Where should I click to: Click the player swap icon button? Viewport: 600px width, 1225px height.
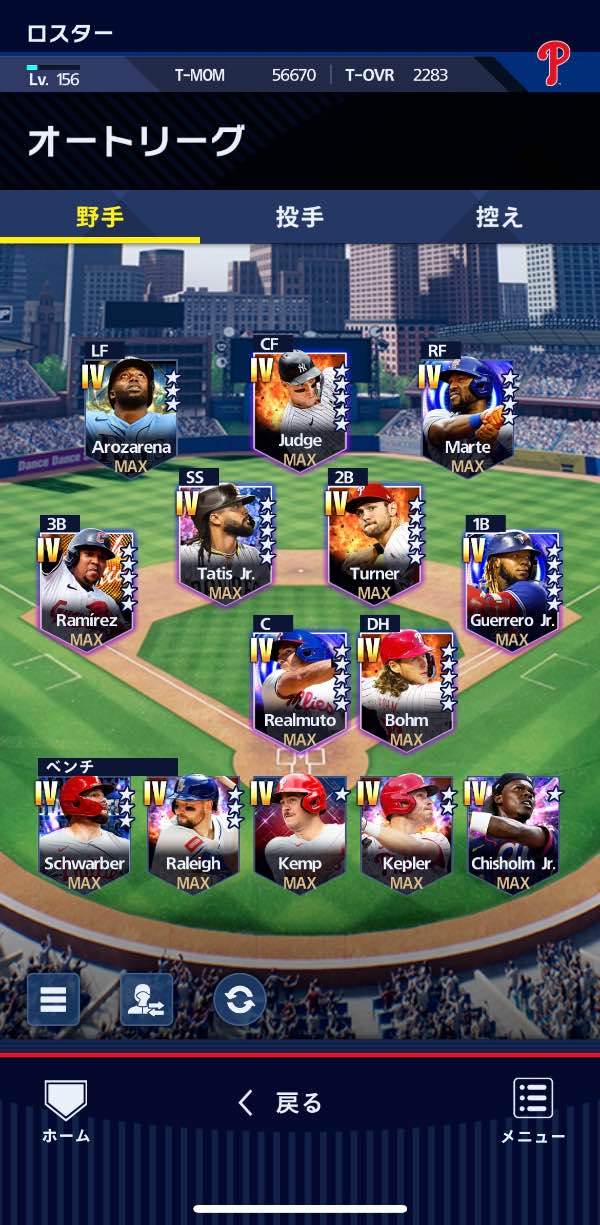[146, 999]
